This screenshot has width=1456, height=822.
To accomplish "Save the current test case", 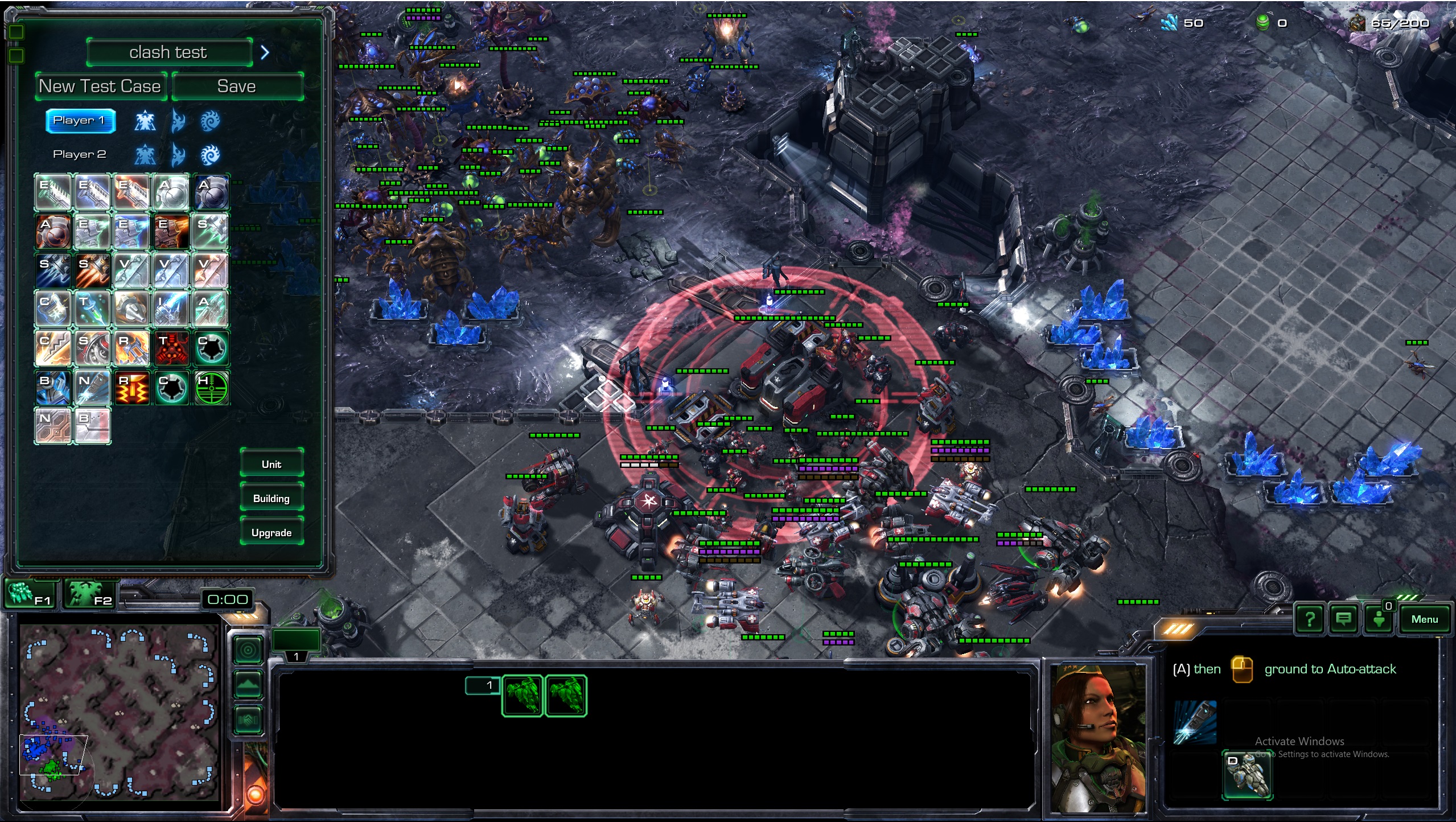I will (237, 87).
